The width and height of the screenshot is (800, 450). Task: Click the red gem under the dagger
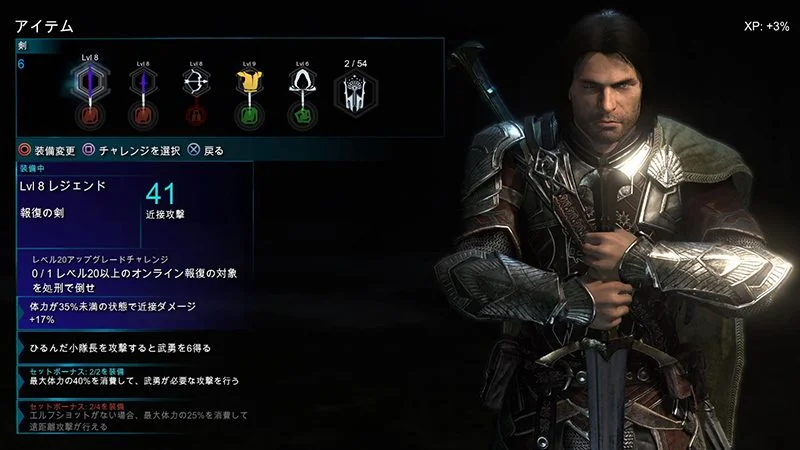[141, 118]
